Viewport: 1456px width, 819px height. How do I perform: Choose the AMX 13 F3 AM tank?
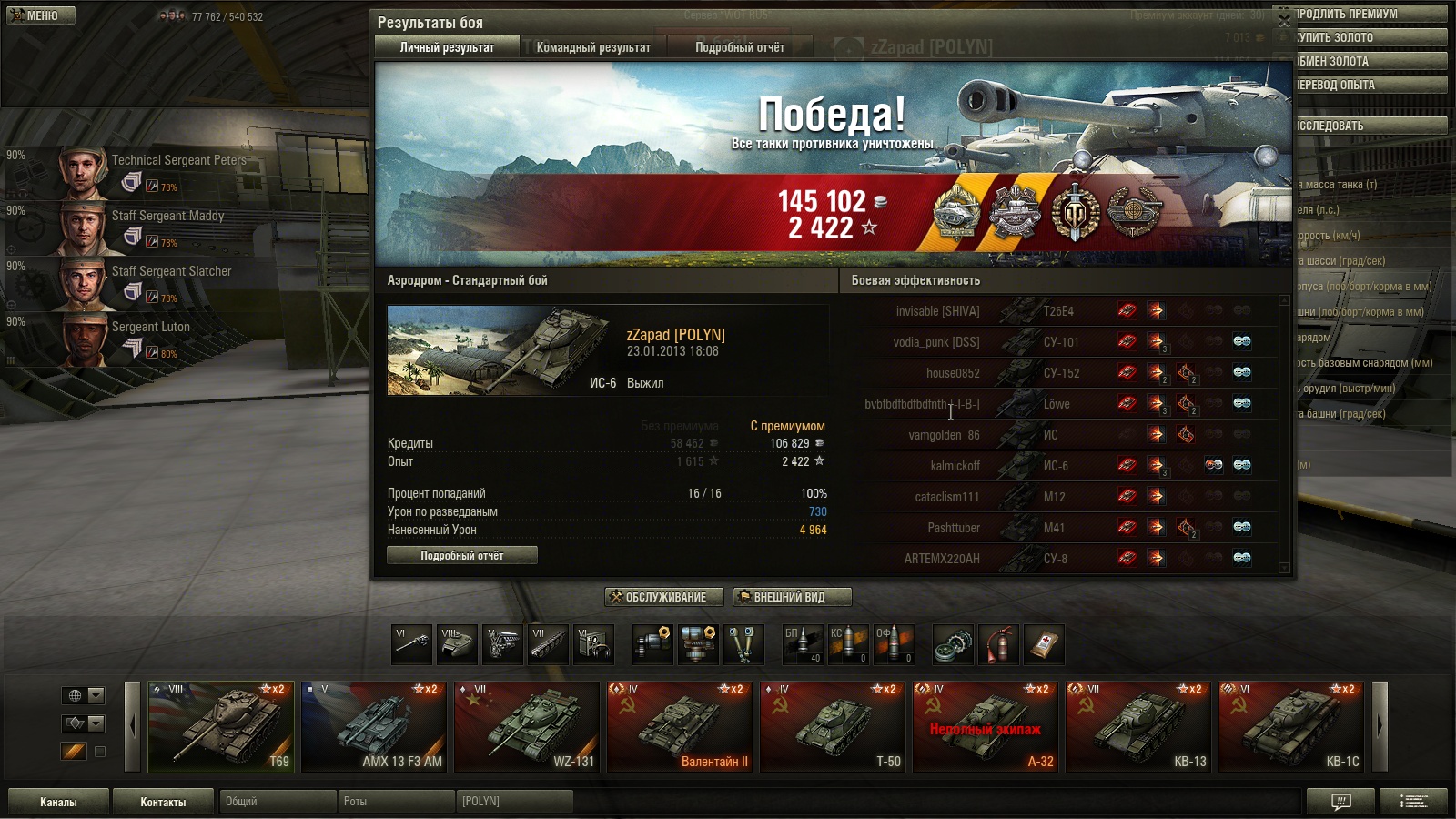coord(373,726)
